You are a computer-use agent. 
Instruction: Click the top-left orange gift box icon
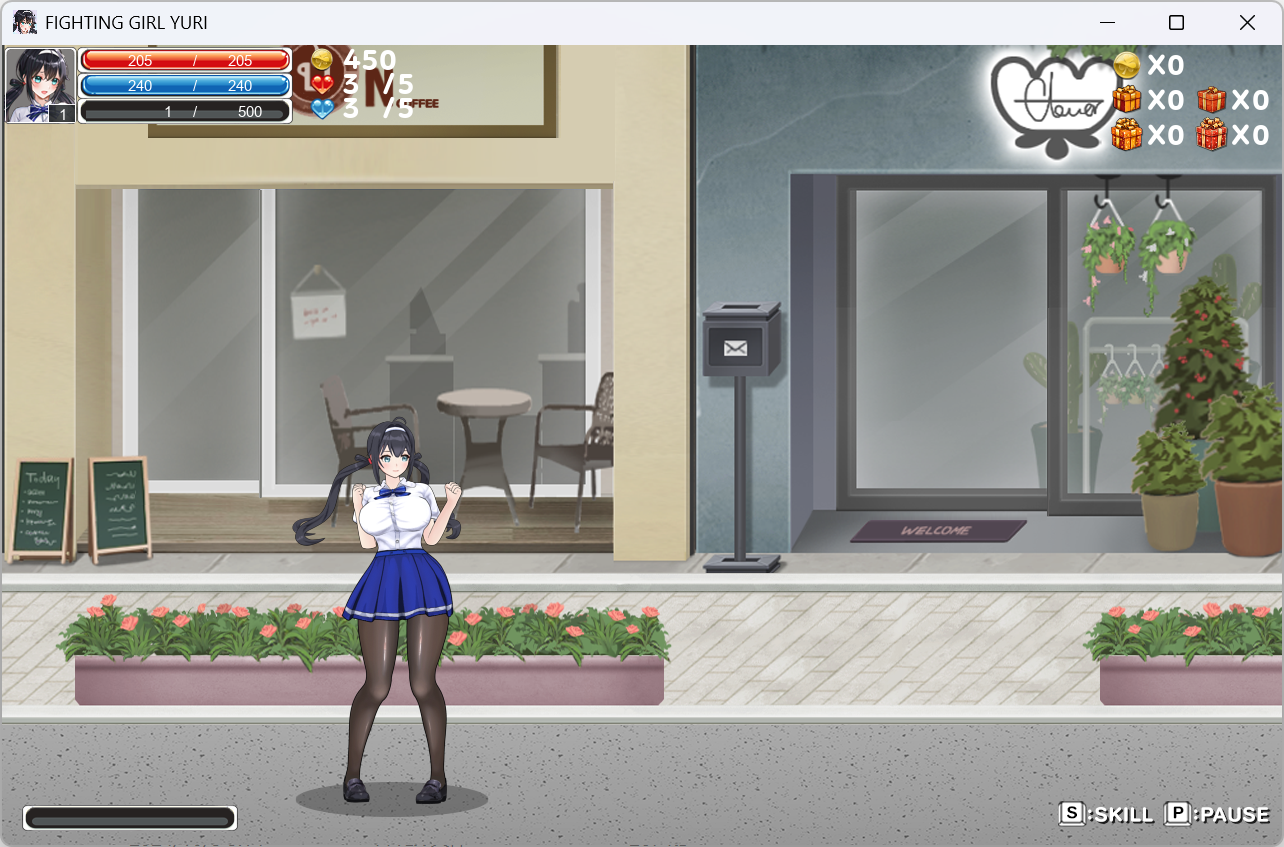coord(1126,100)
